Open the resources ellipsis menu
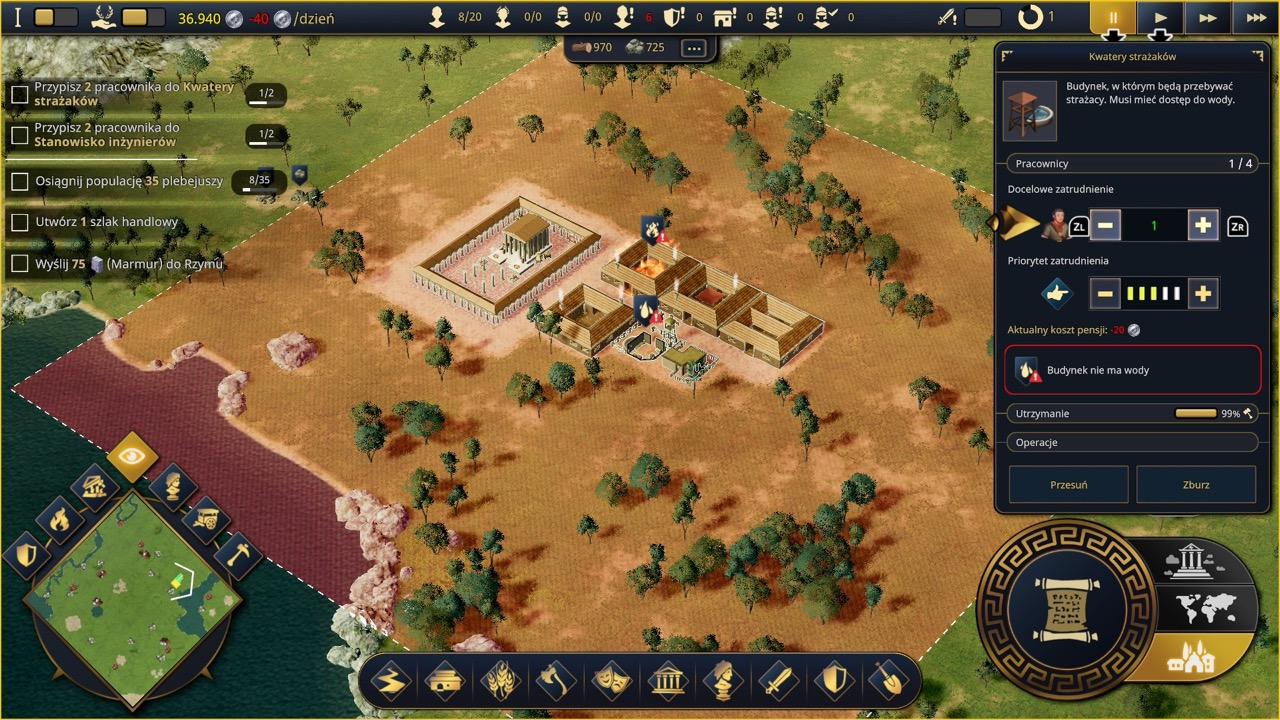1280x720 pixels. pos(694,47)
